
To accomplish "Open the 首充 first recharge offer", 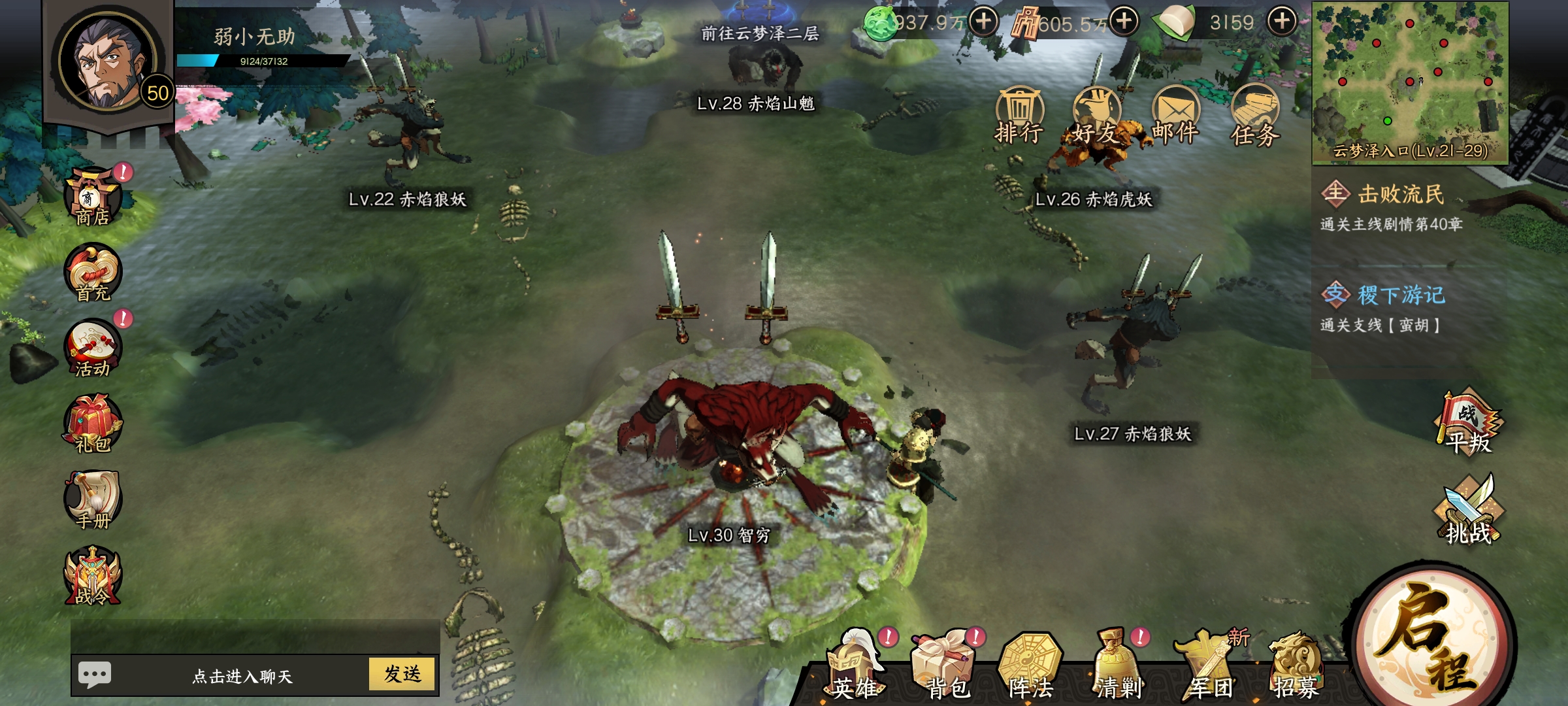I will coord(93,273).
